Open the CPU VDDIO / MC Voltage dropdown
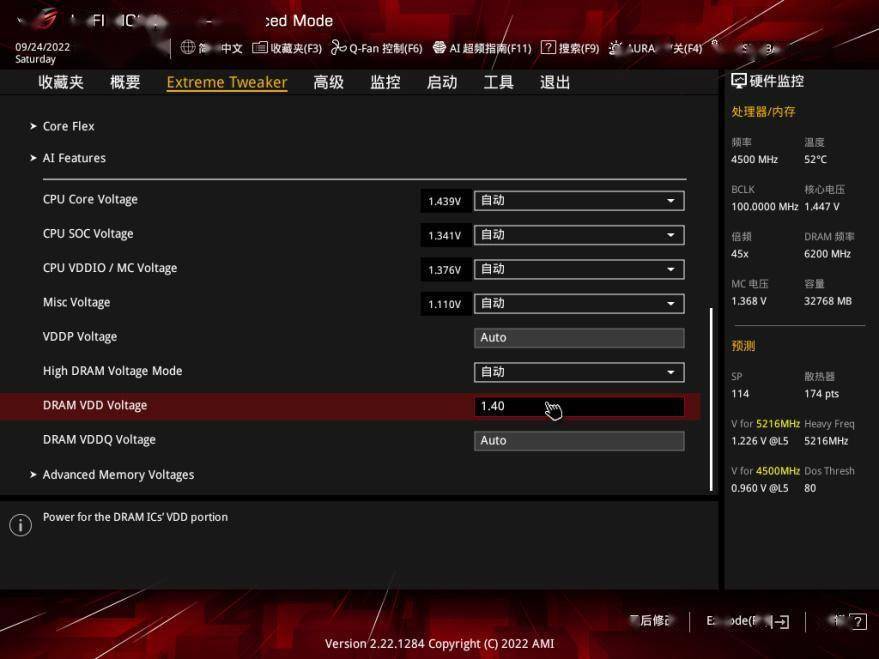Viewport: 879px width, 659px height. tap(579, 269)
